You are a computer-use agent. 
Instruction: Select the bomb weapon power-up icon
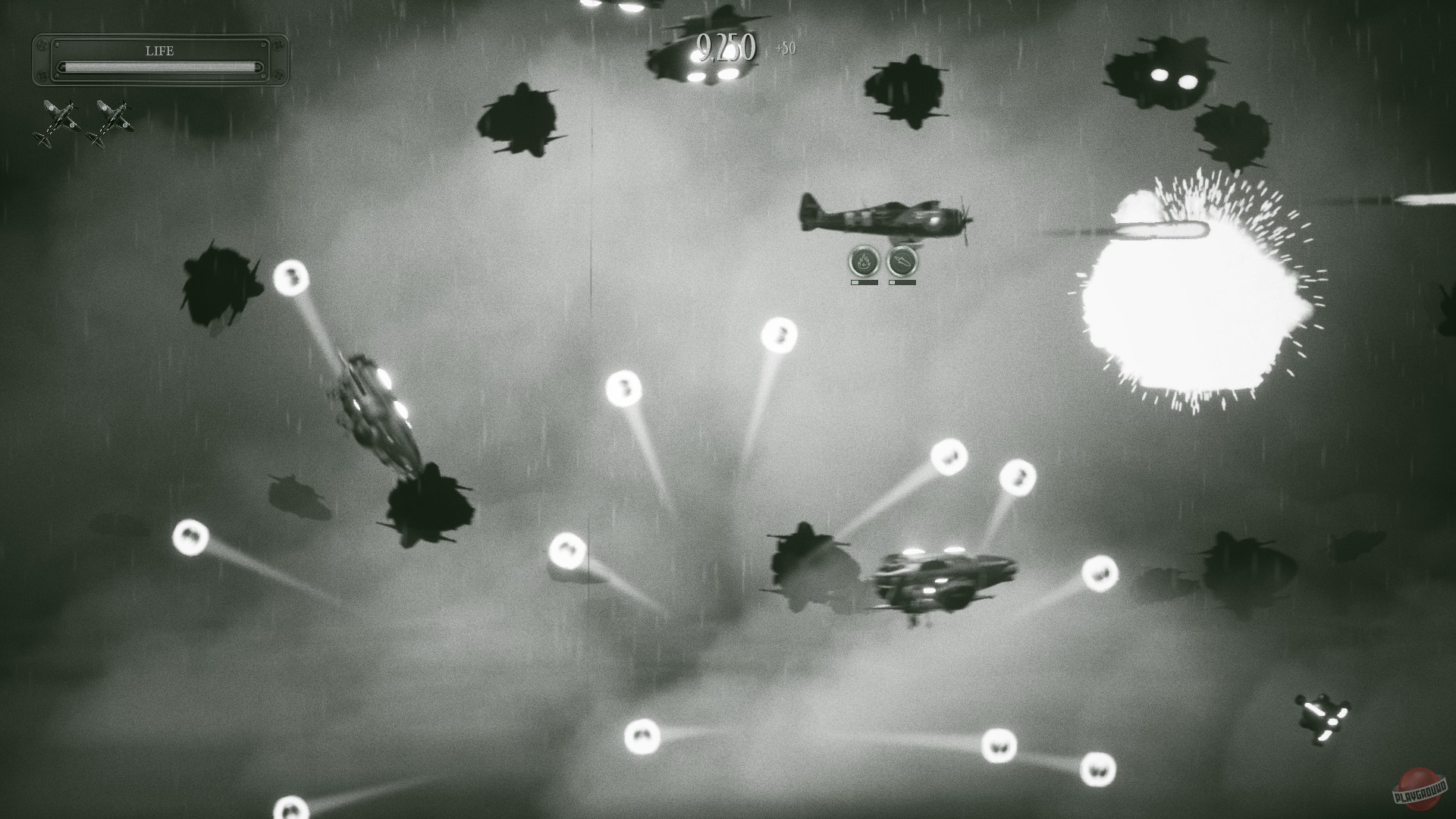click(904, 262)
